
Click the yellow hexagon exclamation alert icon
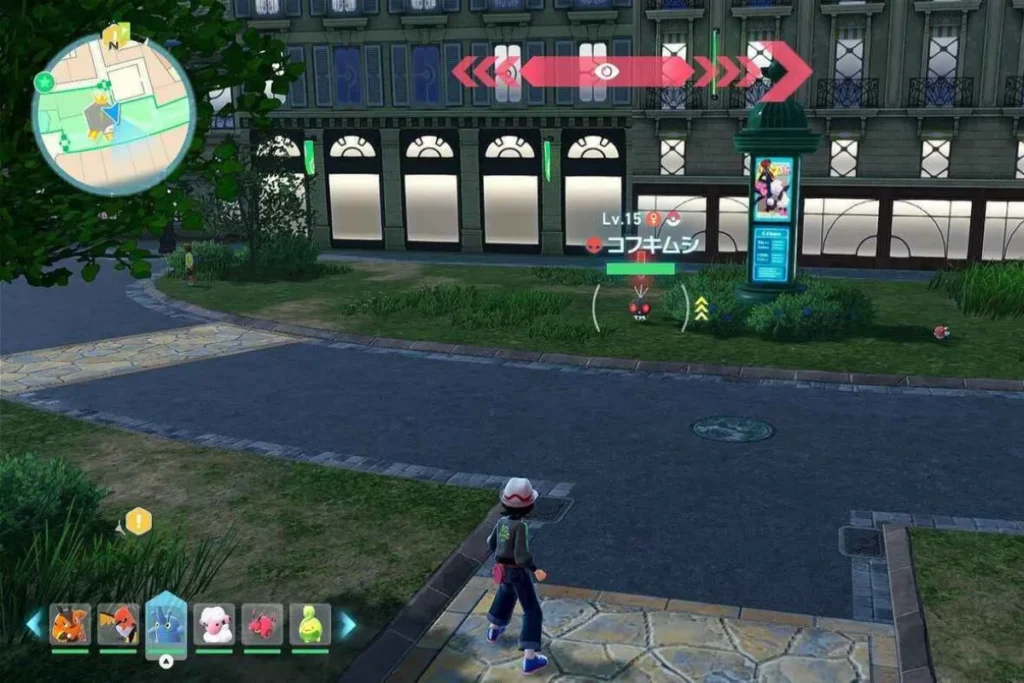click(138, 521)
